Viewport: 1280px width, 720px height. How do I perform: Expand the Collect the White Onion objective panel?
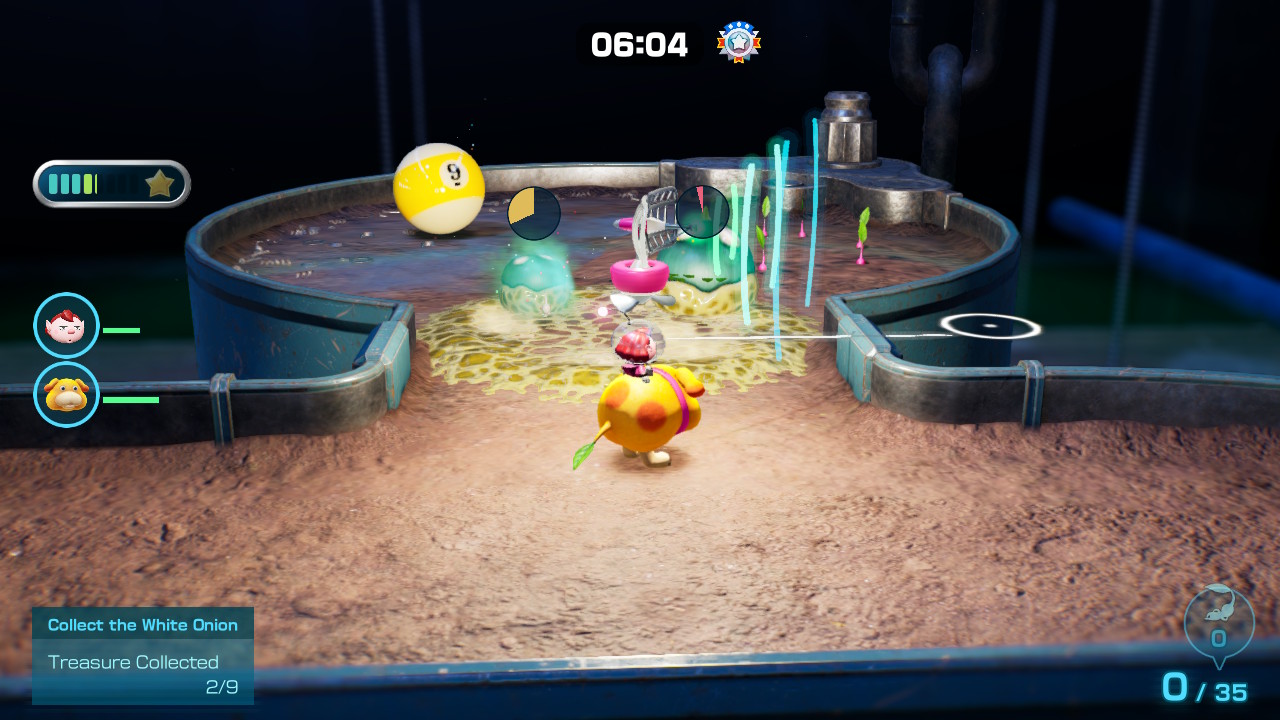[x=142, y=624]
